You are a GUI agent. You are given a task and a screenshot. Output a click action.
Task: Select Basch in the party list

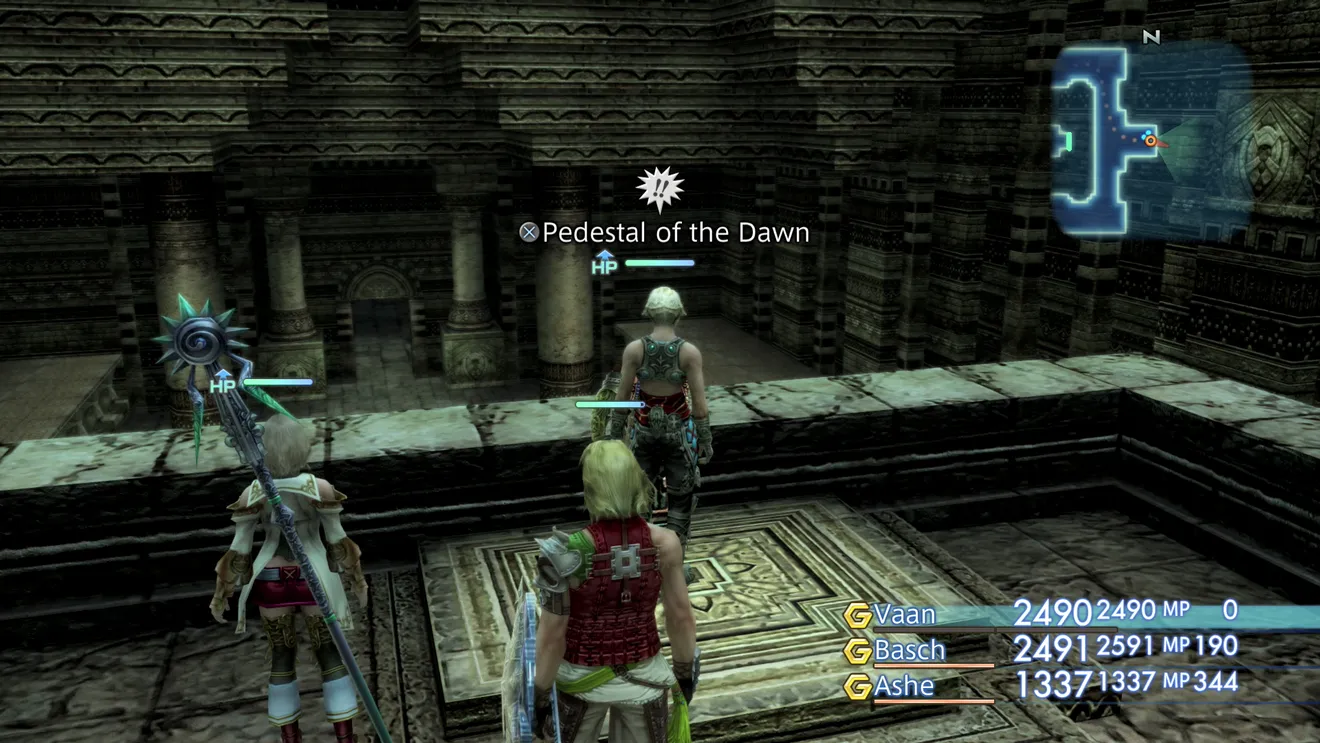[x=909, y=650]
